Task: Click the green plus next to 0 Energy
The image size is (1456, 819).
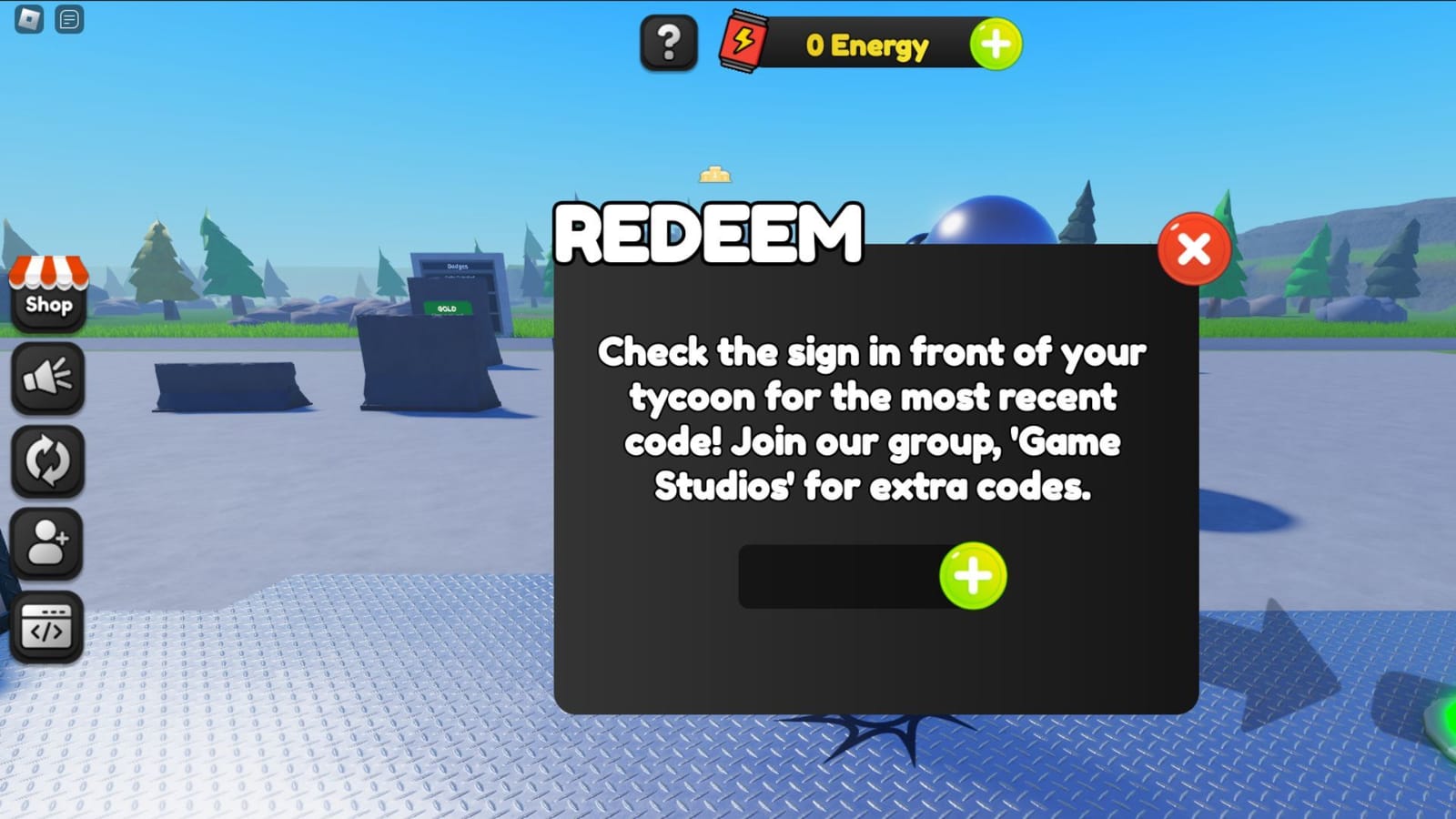Action: point(996,42)
